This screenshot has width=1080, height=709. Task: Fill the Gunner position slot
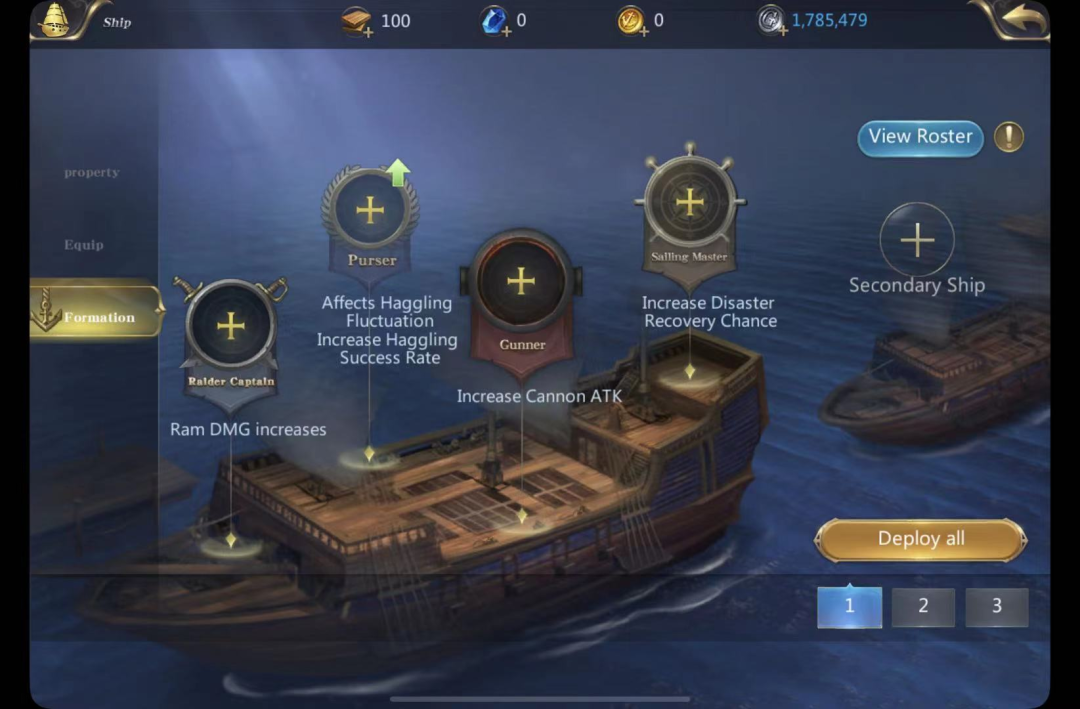tap(521, 281)
